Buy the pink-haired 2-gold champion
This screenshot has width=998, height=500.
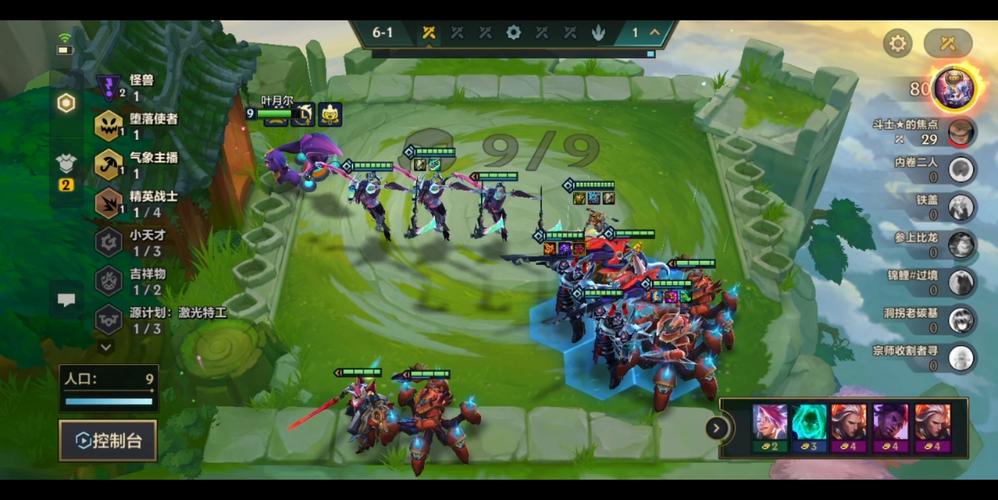tap(770, 428)
